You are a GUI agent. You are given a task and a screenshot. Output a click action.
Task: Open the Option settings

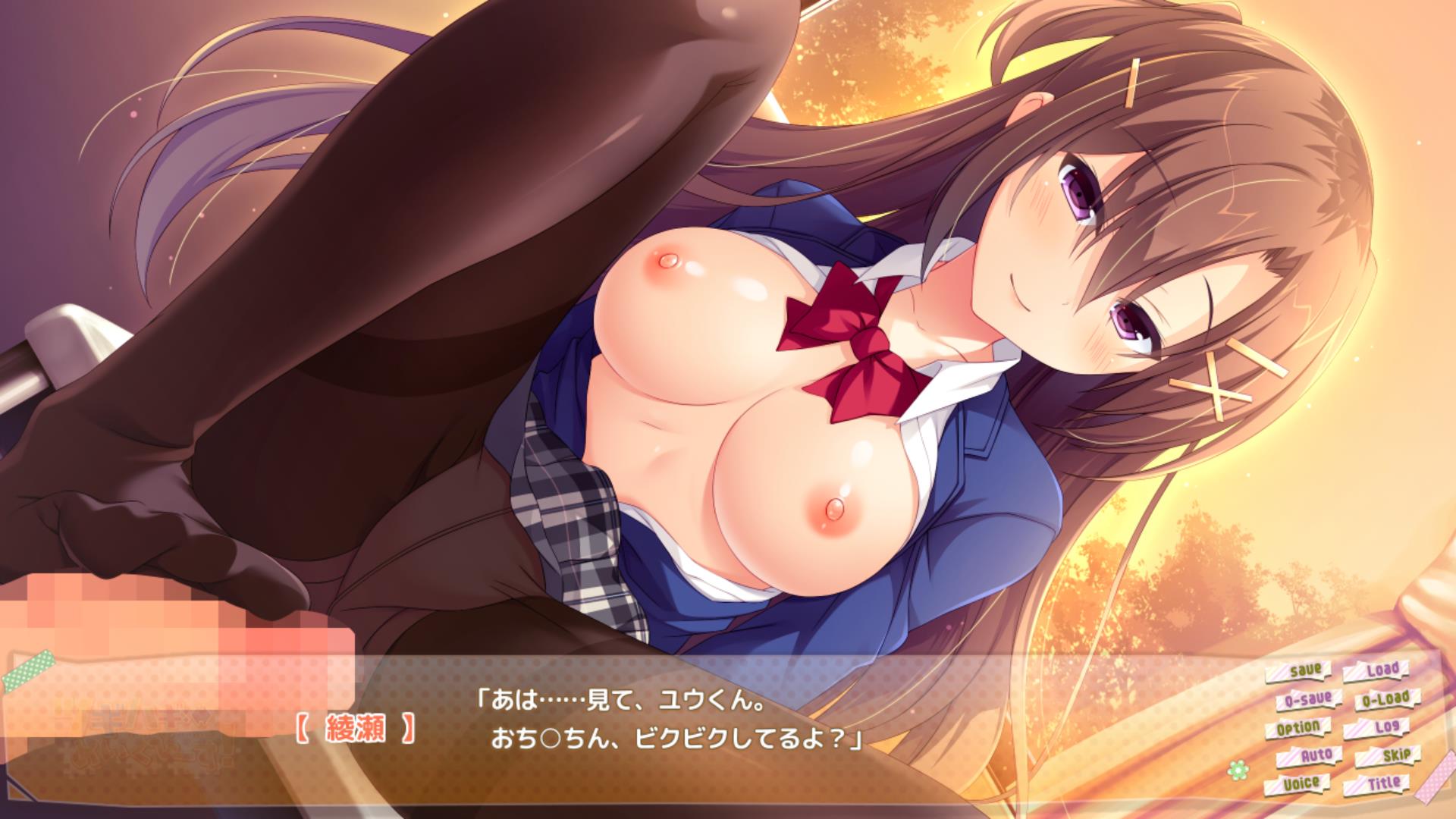tap(1298, 728)
